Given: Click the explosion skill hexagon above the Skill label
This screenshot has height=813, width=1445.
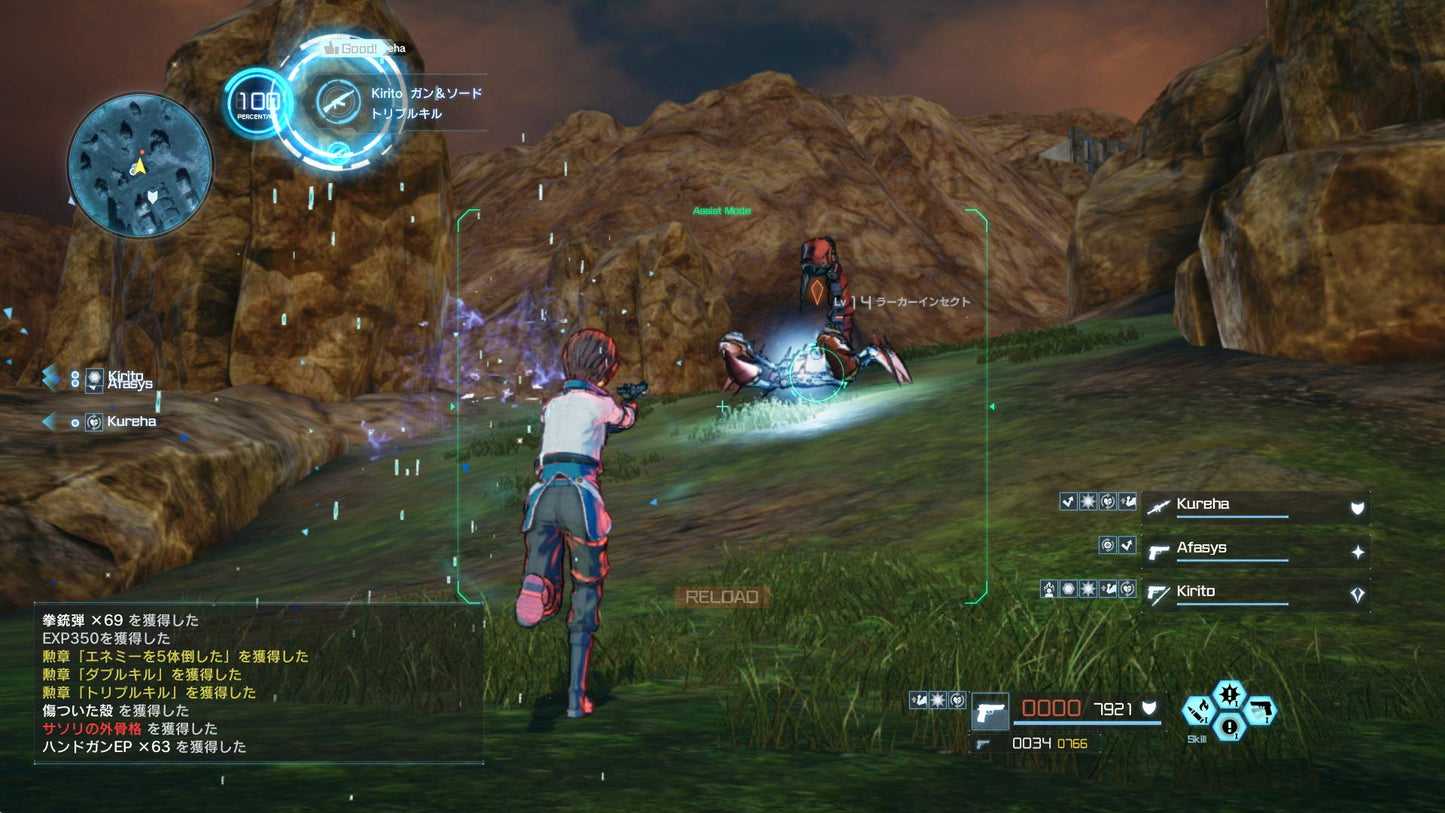Looking at the screenshot, I should click(1229, 695).
